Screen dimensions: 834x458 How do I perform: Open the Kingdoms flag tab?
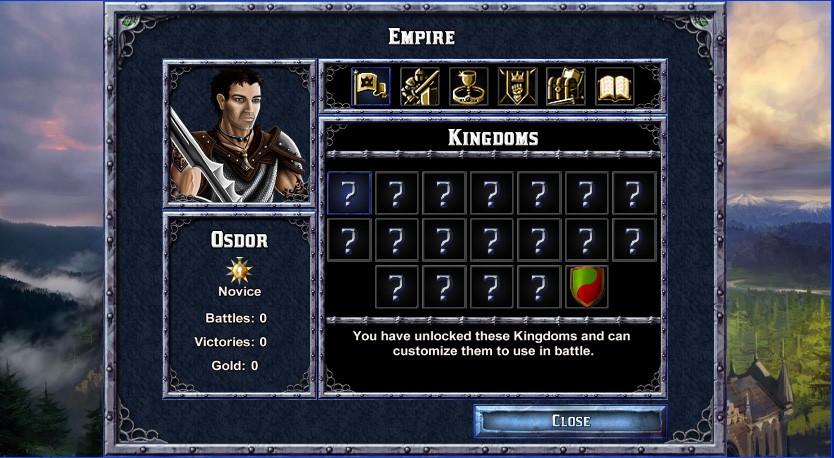[x=371, y=87]
